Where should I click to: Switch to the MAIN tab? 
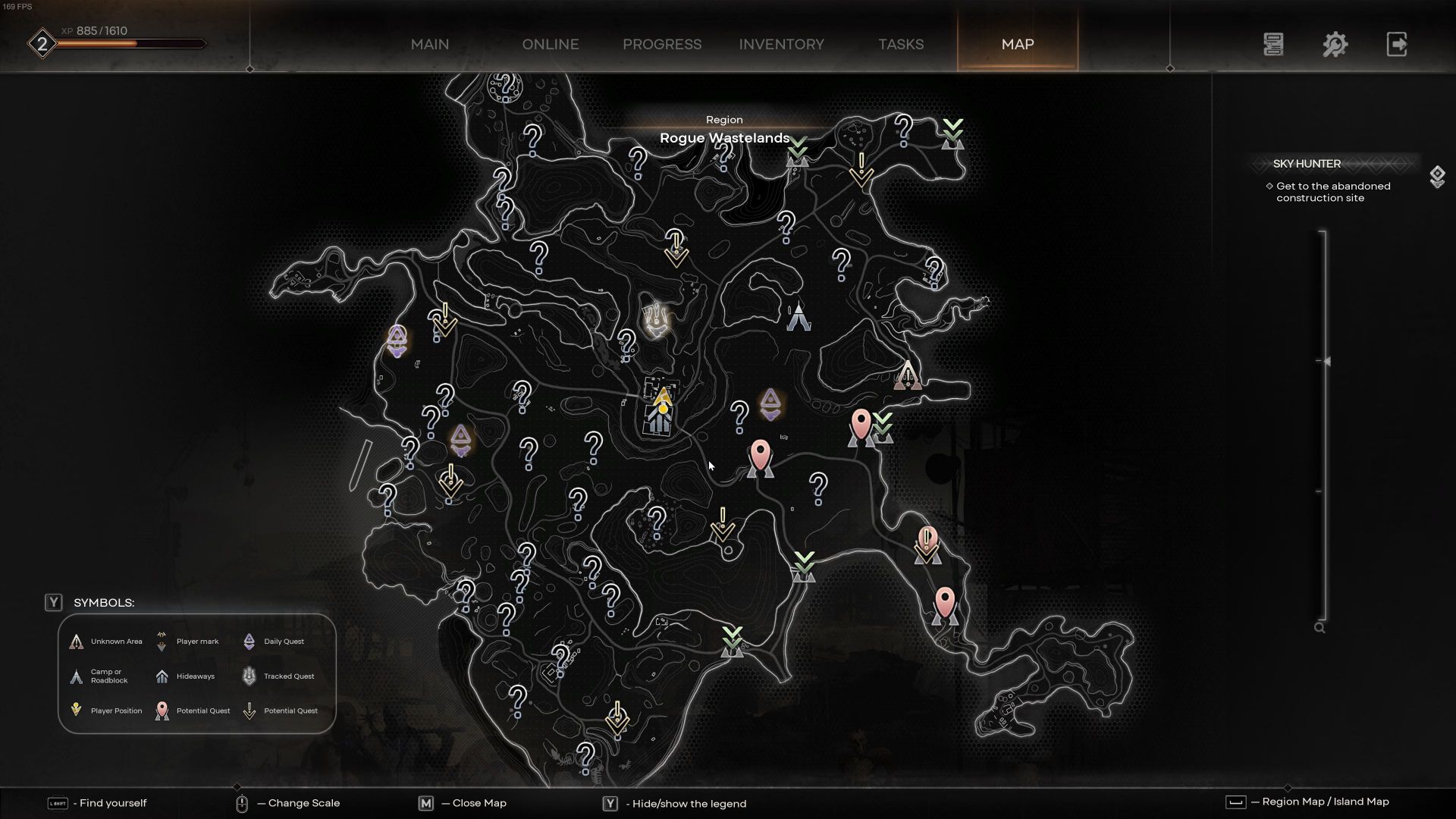point(429,44)
